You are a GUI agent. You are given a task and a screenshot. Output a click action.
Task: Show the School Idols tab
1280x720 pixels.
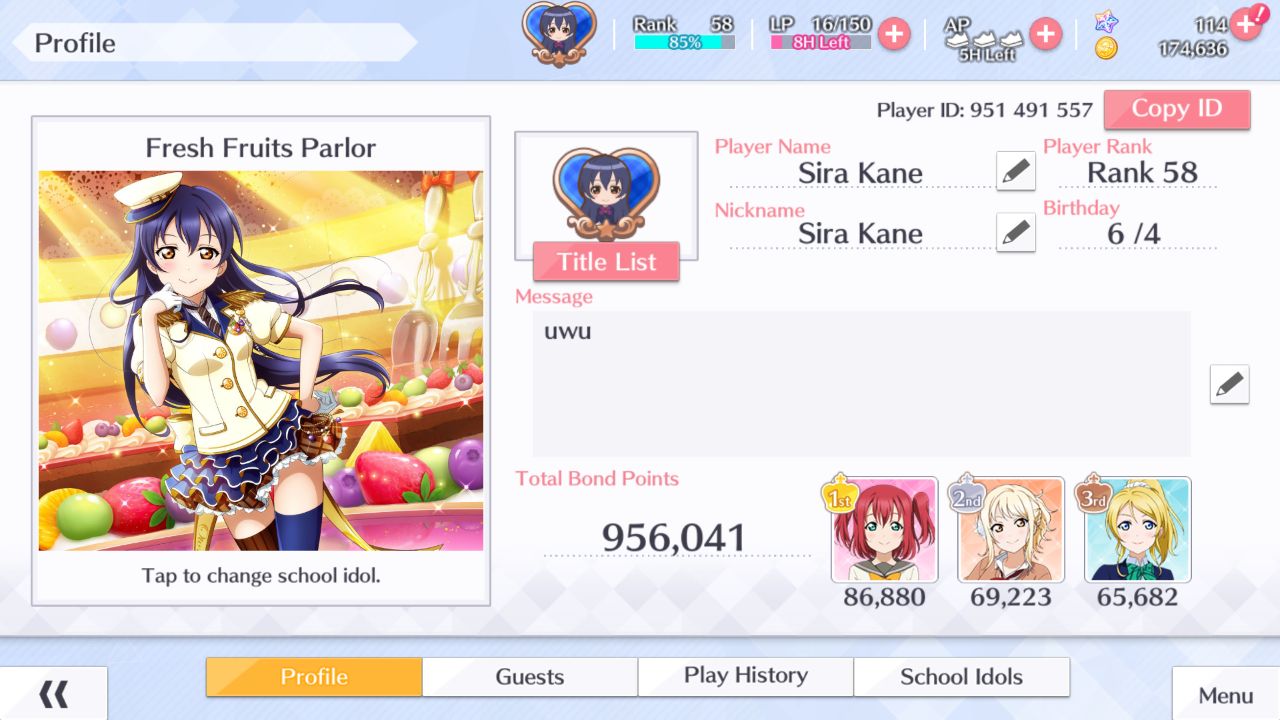tap(961, 677)
